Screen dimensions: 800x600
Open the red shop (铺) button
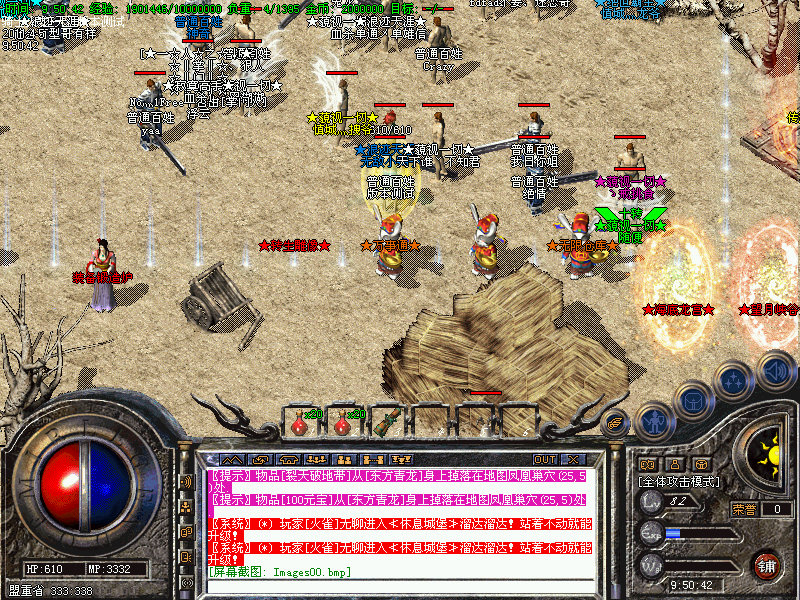click(x=767, y=564)
